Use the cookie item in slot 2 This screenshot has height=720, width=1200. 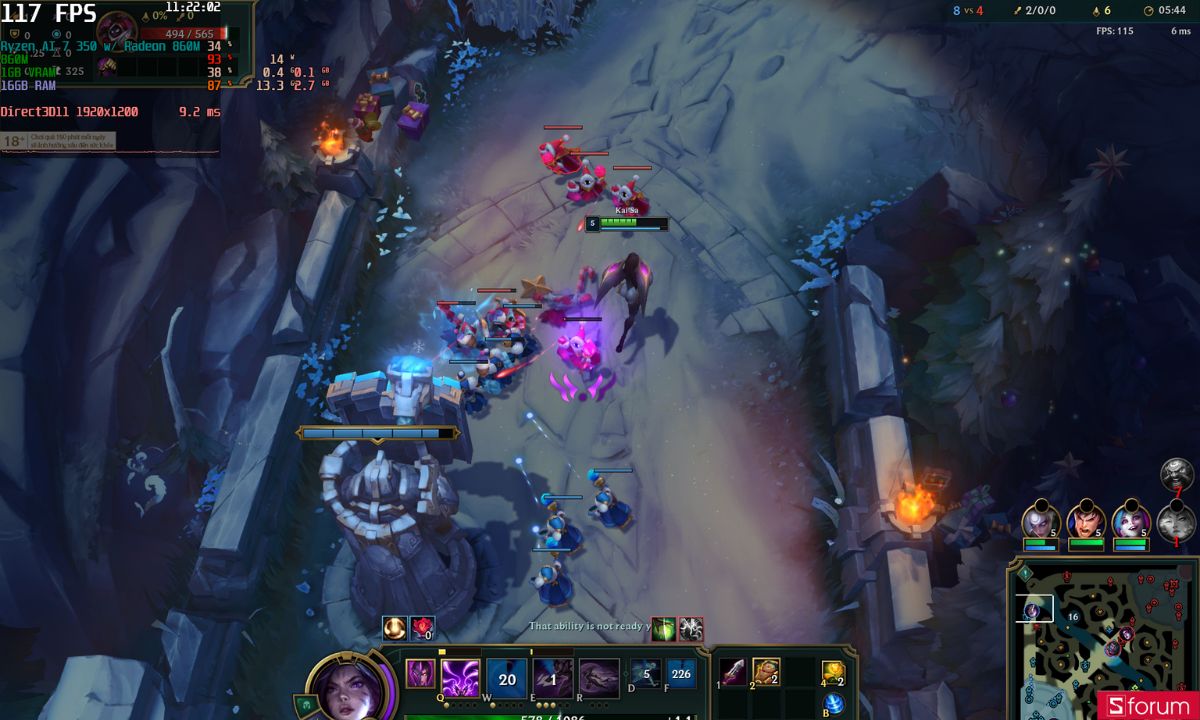point(766,672)
